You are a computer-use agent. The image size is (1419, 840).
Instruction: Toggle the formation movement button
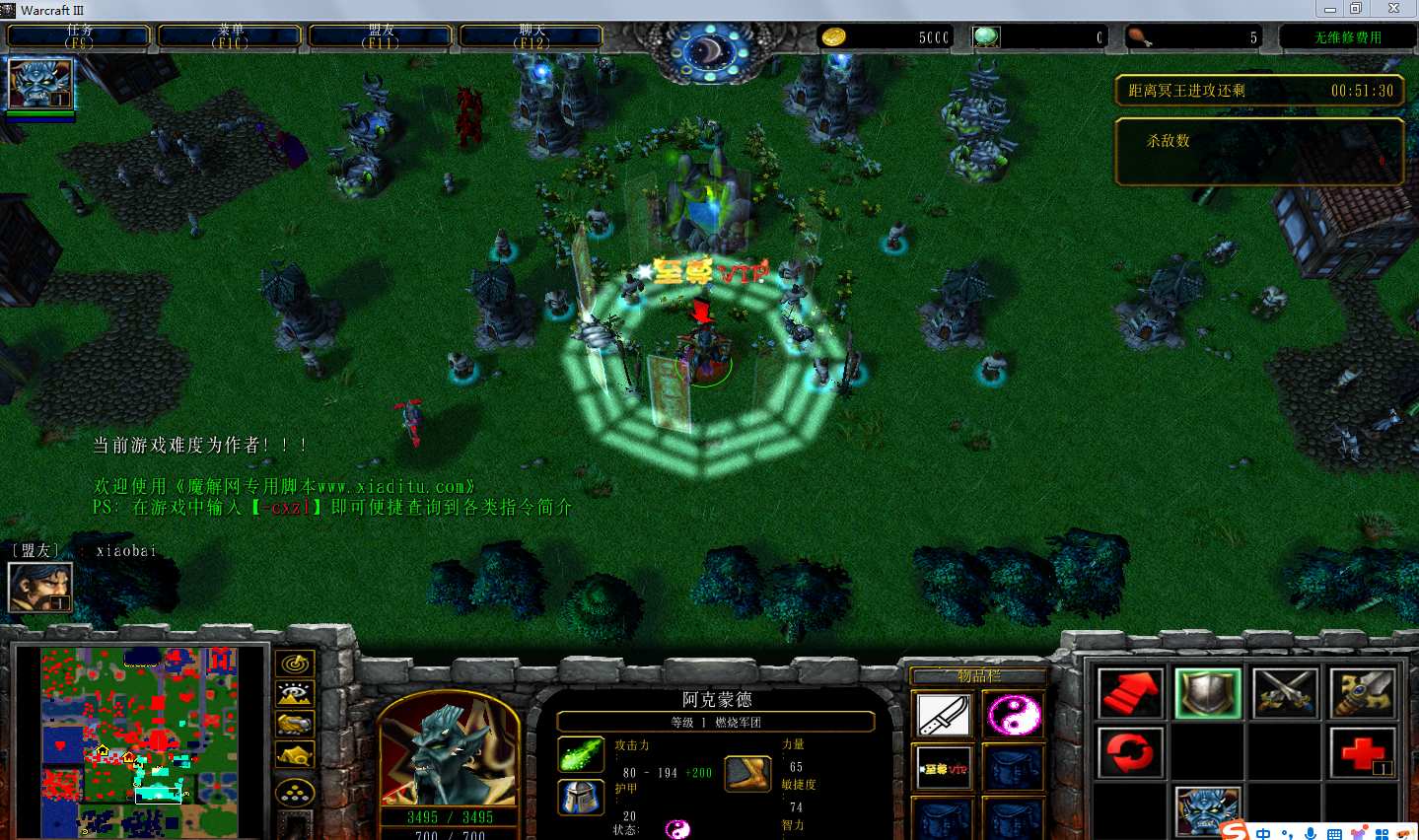click(295, 792)
